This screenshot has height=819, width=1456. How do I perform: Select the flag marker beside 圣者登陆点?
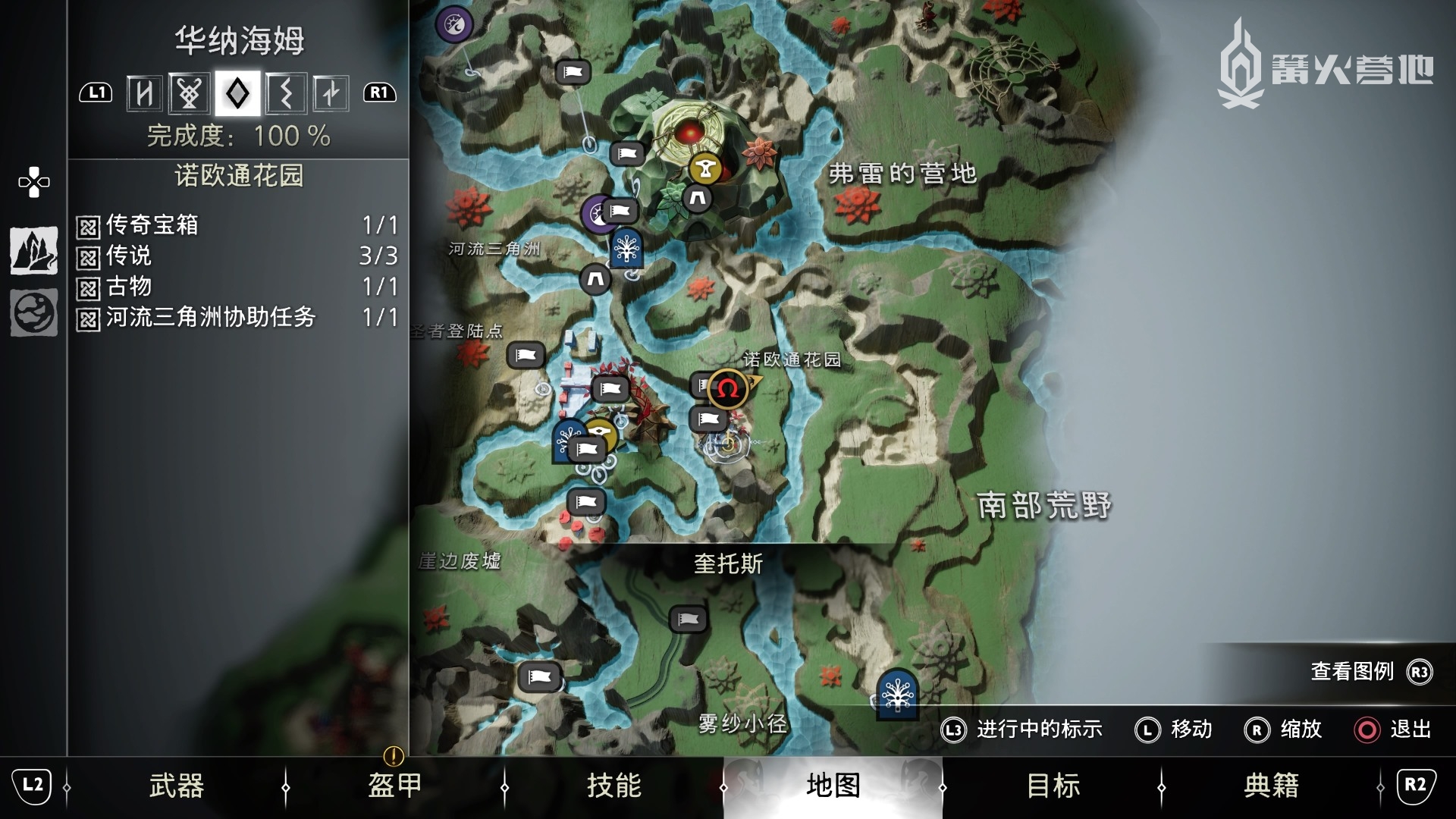click(526, 355)
